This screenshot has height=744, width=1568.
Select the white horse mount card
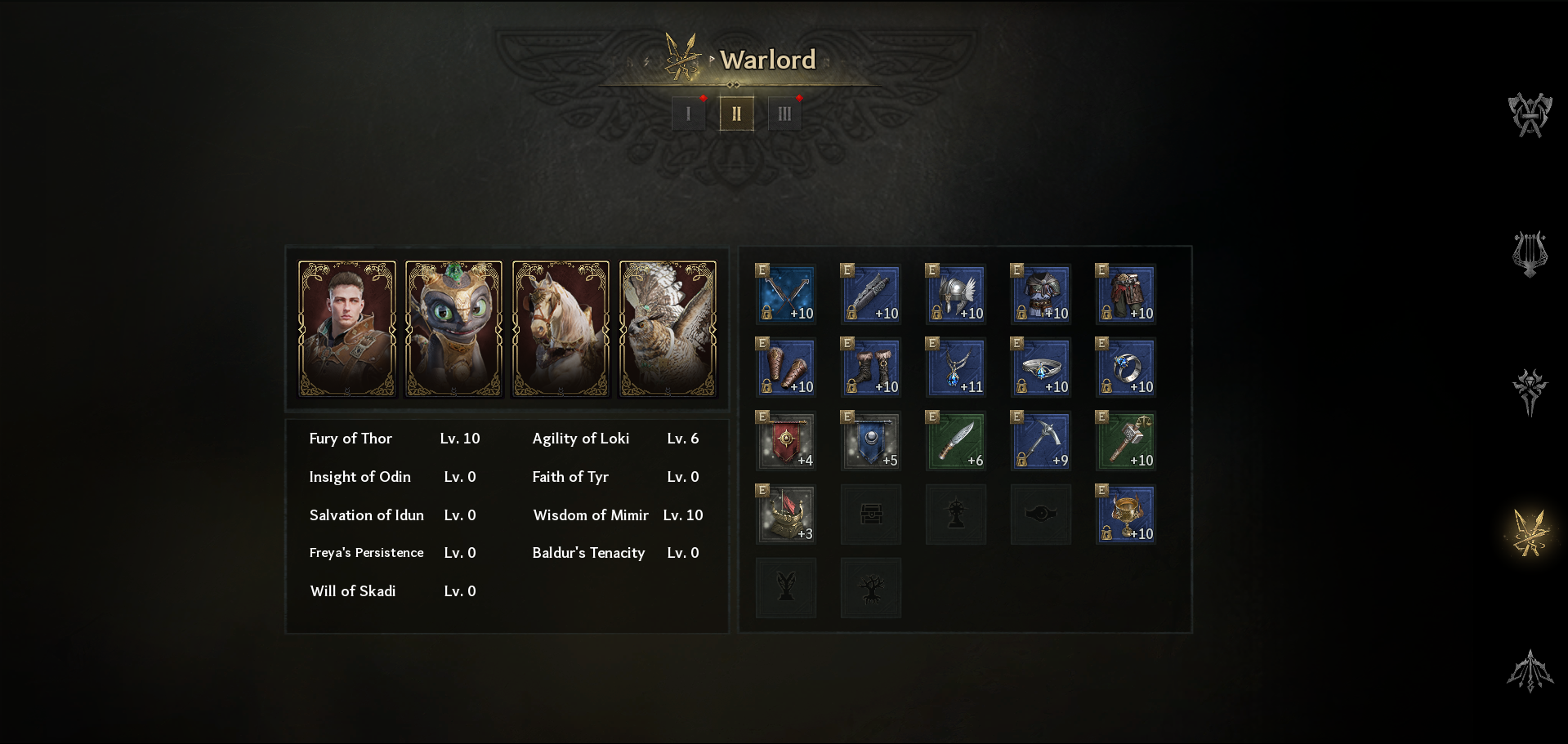tap(561, 328)
